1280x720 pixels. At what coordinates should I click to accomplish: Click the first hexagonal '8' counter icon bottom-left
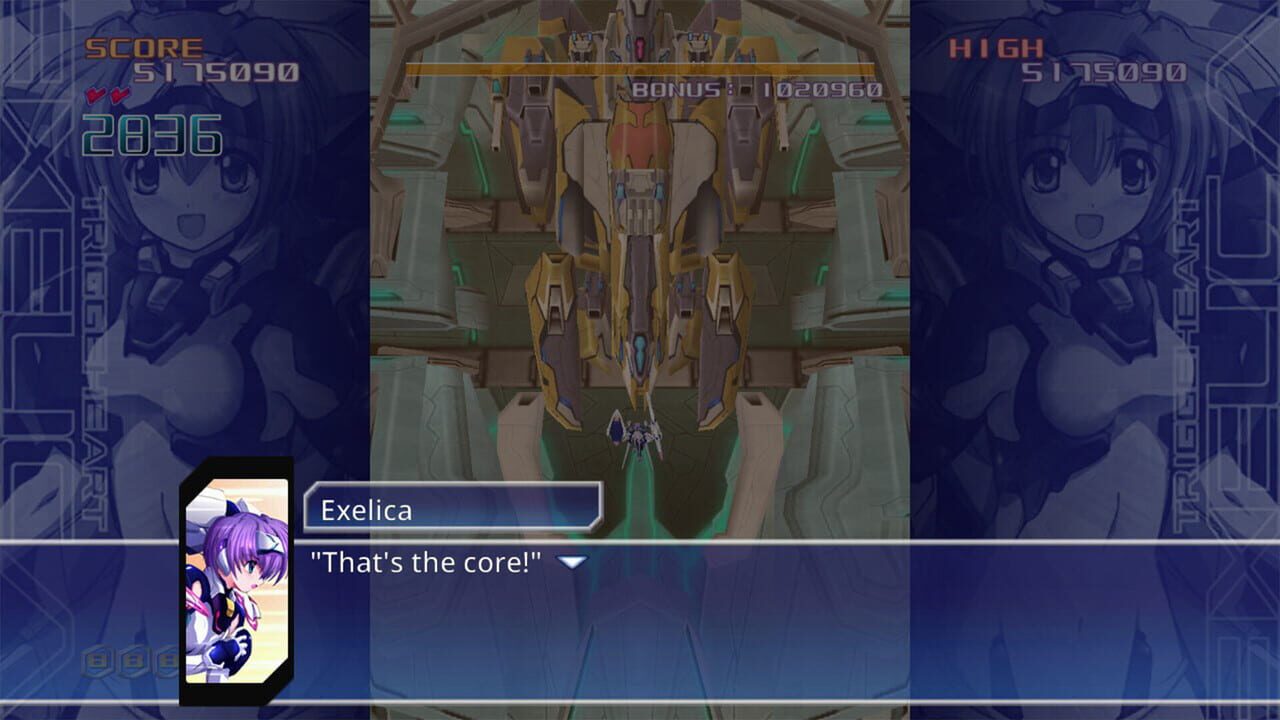click(95, 660)
